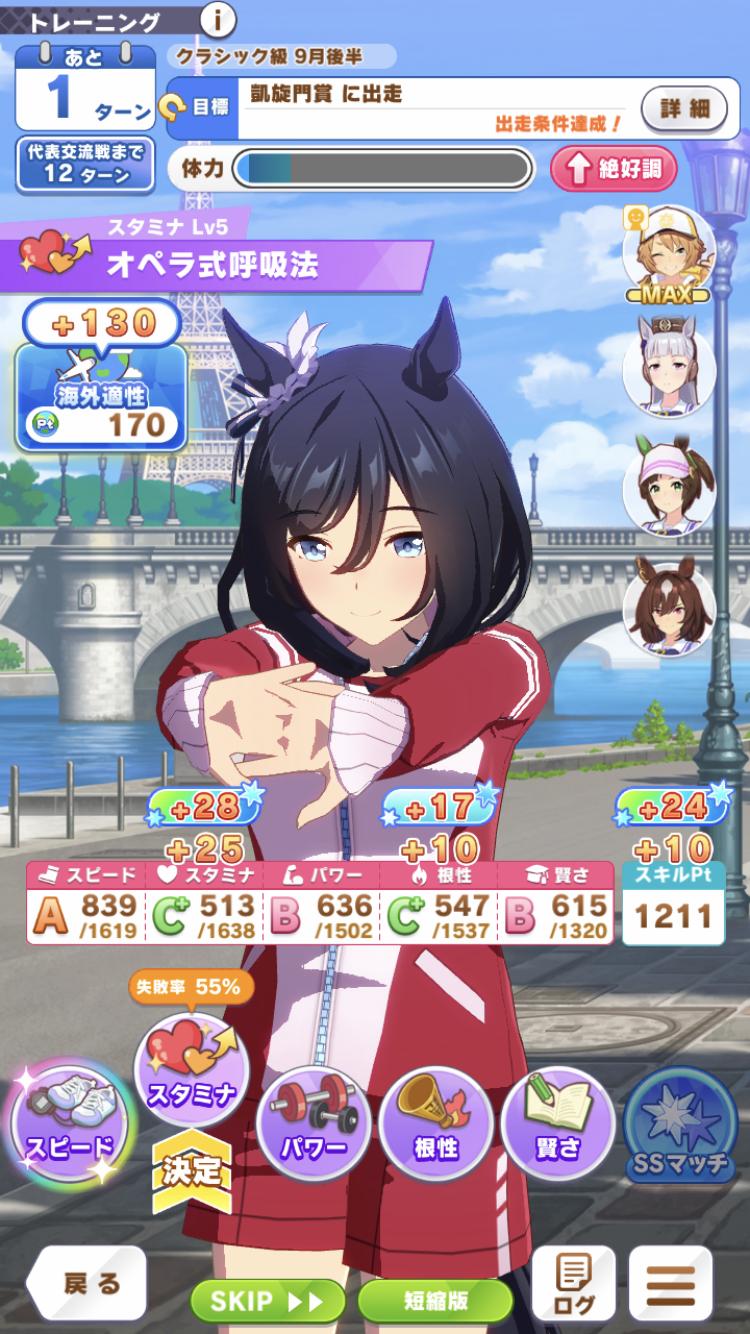The image size is (750, 1334).
Task: Choose the 根性 training
Action: pyautogui.click(x=436, y=1122)
